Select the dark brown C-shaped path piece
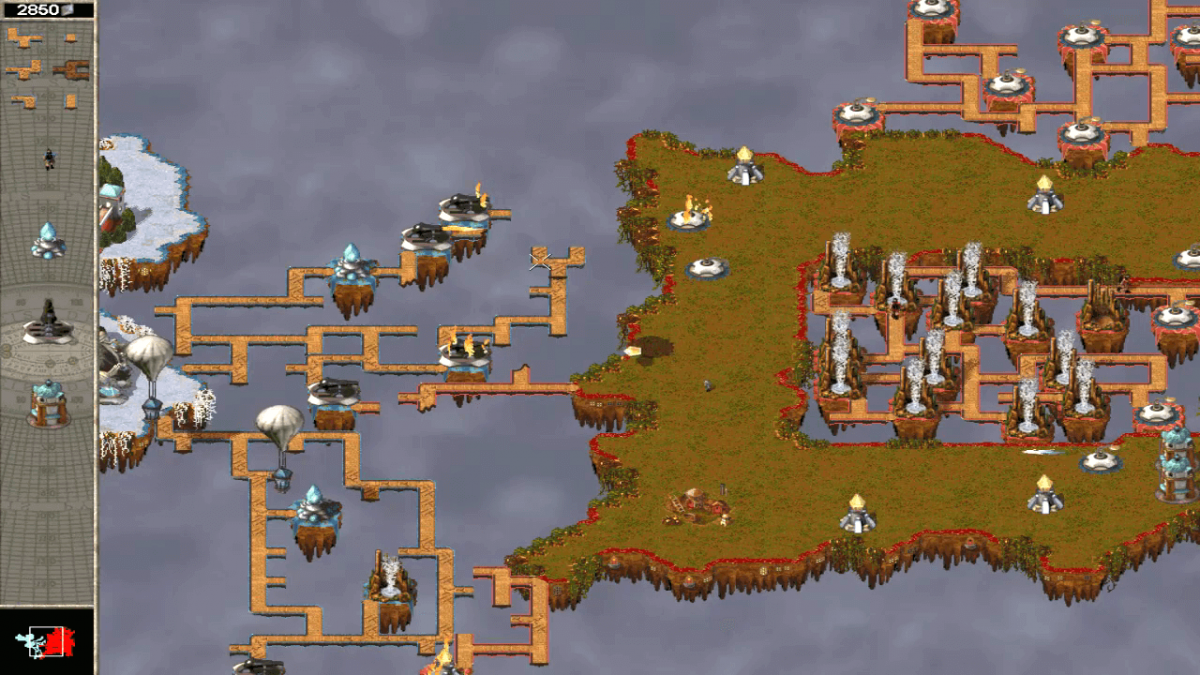This screenshot has height=675, width=1200. point(72,69)
